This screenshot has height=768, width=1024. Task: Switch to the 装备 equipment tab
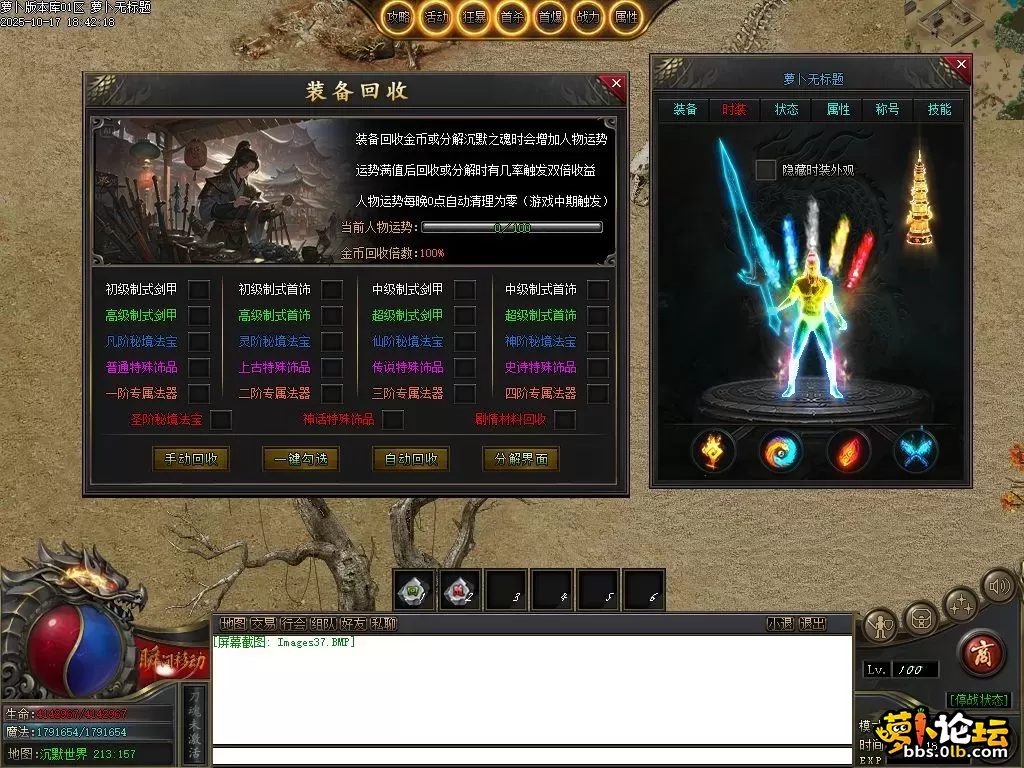685,109
